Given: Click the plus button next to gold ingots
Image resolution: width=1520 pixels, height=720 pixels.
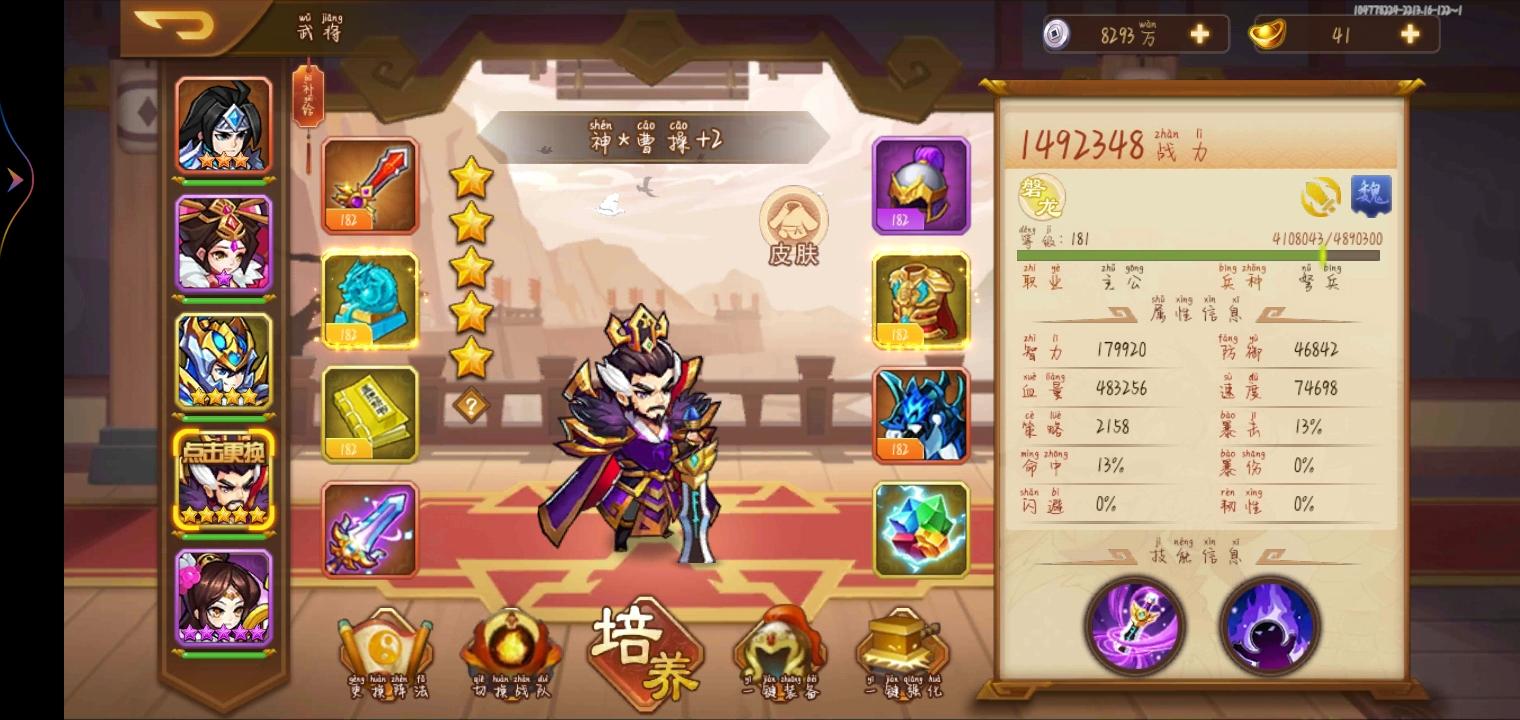Looking at the screenshot, I should (x=1409, y=33).
